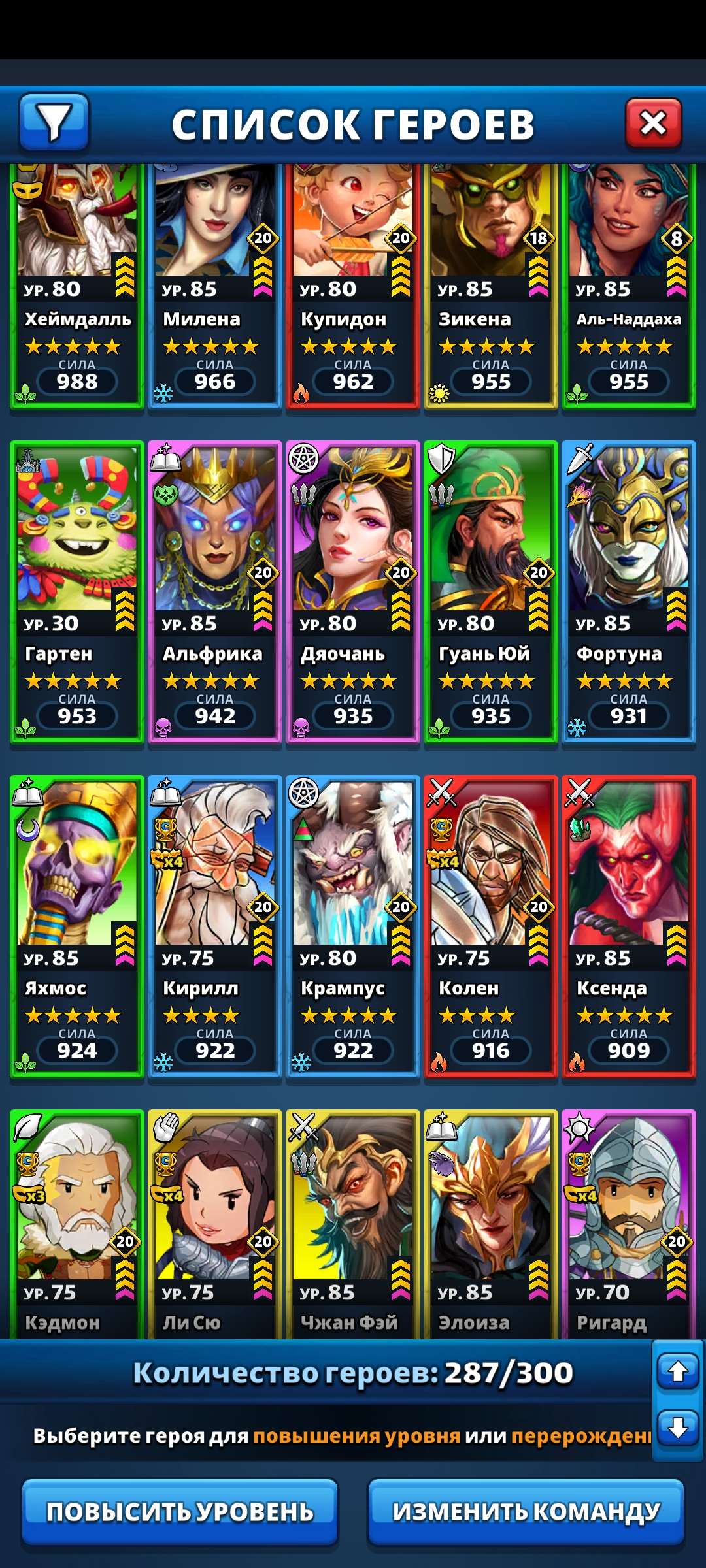Open ИЗМЕНИТЬ КОМАНДУ to edit team
The width and height of the screenshot is (706, 1568).
[x=526, y=1512]
